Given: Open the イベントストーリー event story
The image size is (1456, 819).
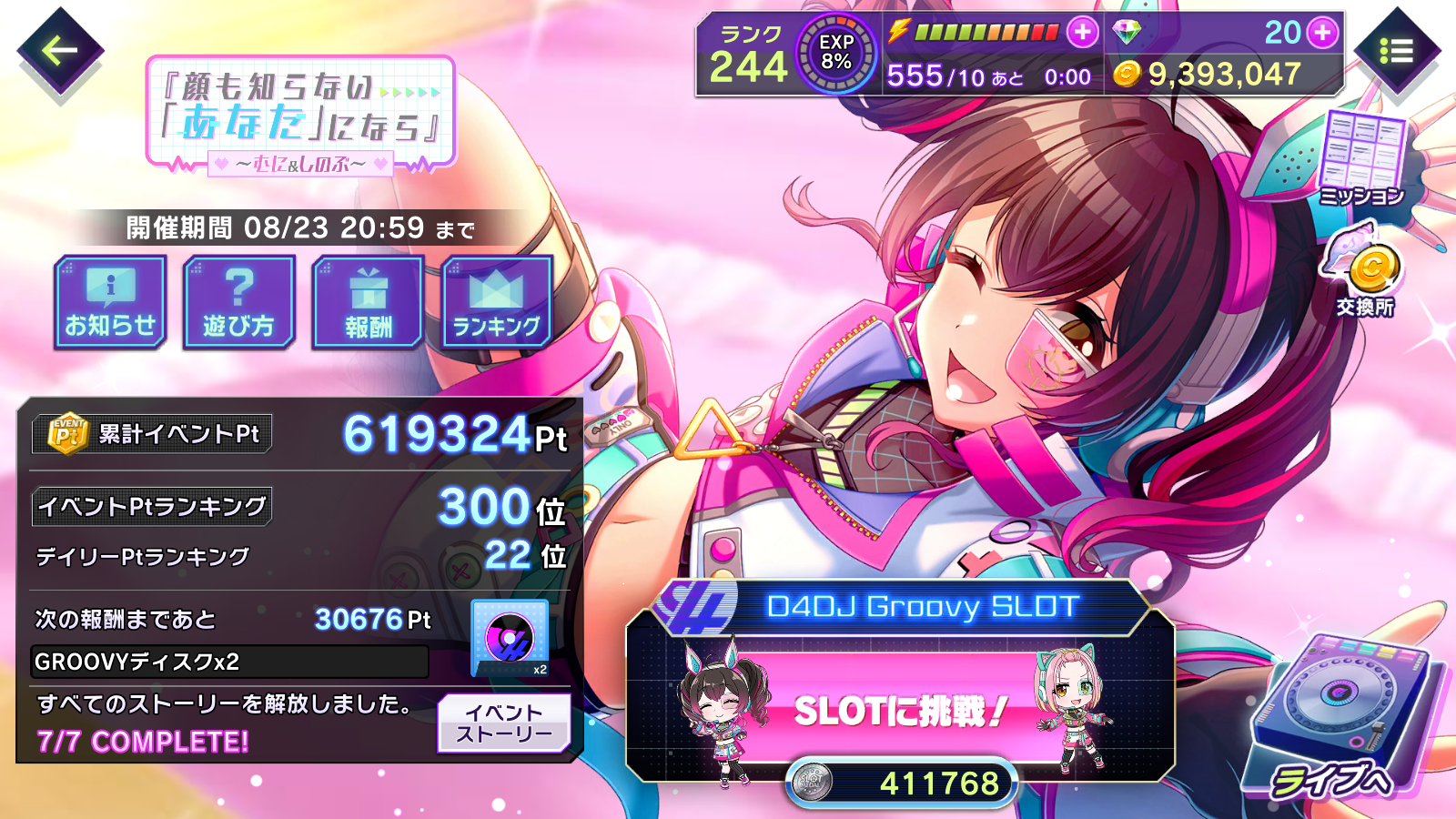Looking at the screenshot, I should coord(504,723).
